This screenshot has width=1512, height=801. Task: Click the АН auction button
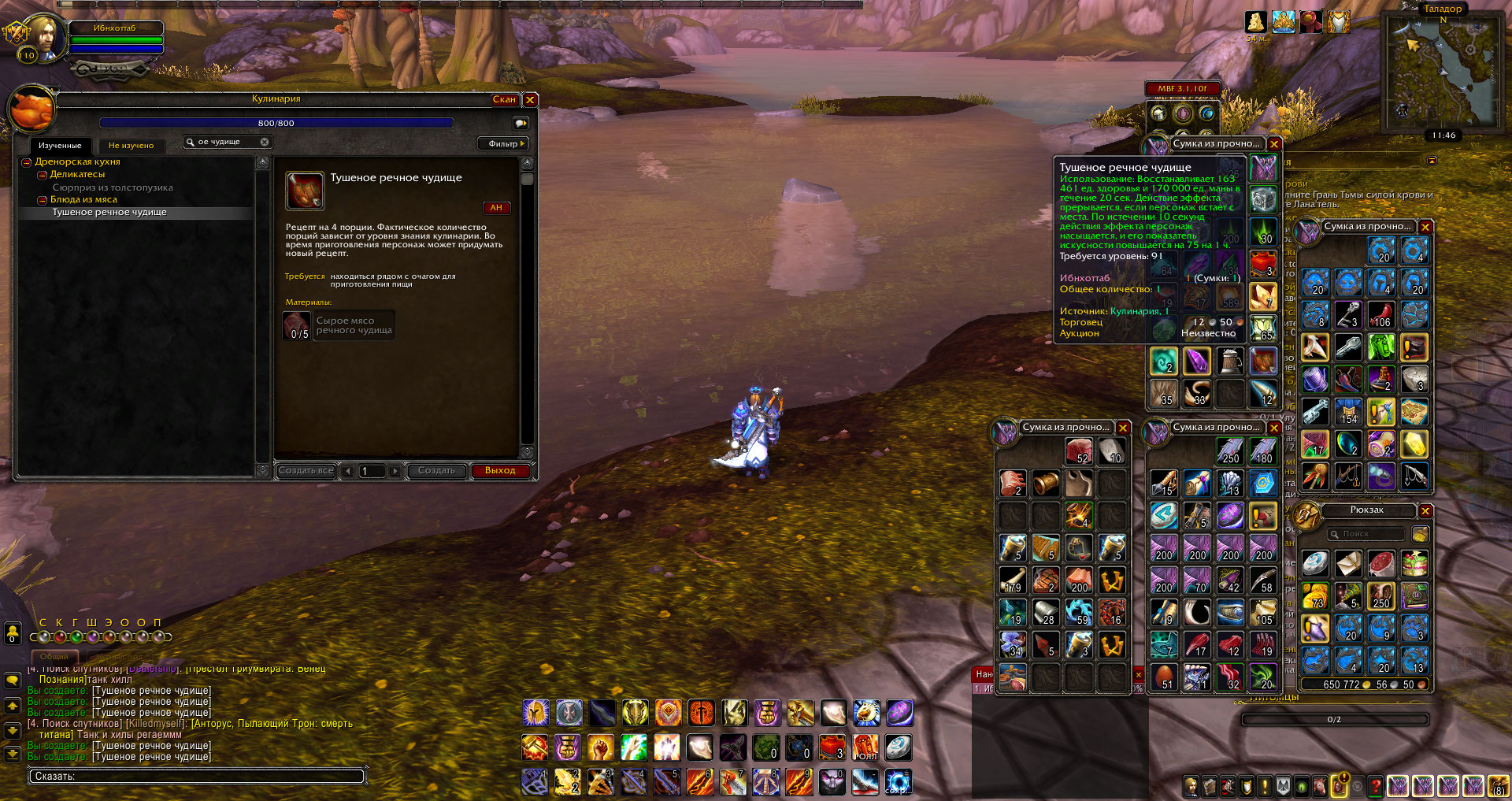(496, 208)
